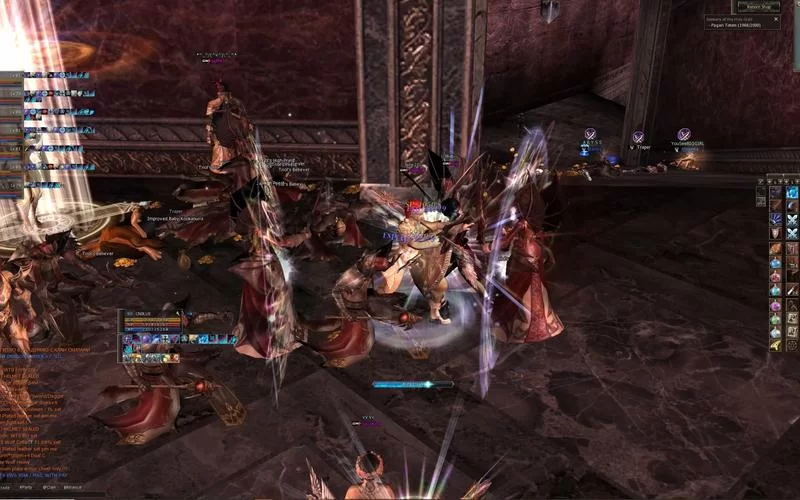Select the topmost party member frame
Screen dimensions: 800x500
click(12, 75)
